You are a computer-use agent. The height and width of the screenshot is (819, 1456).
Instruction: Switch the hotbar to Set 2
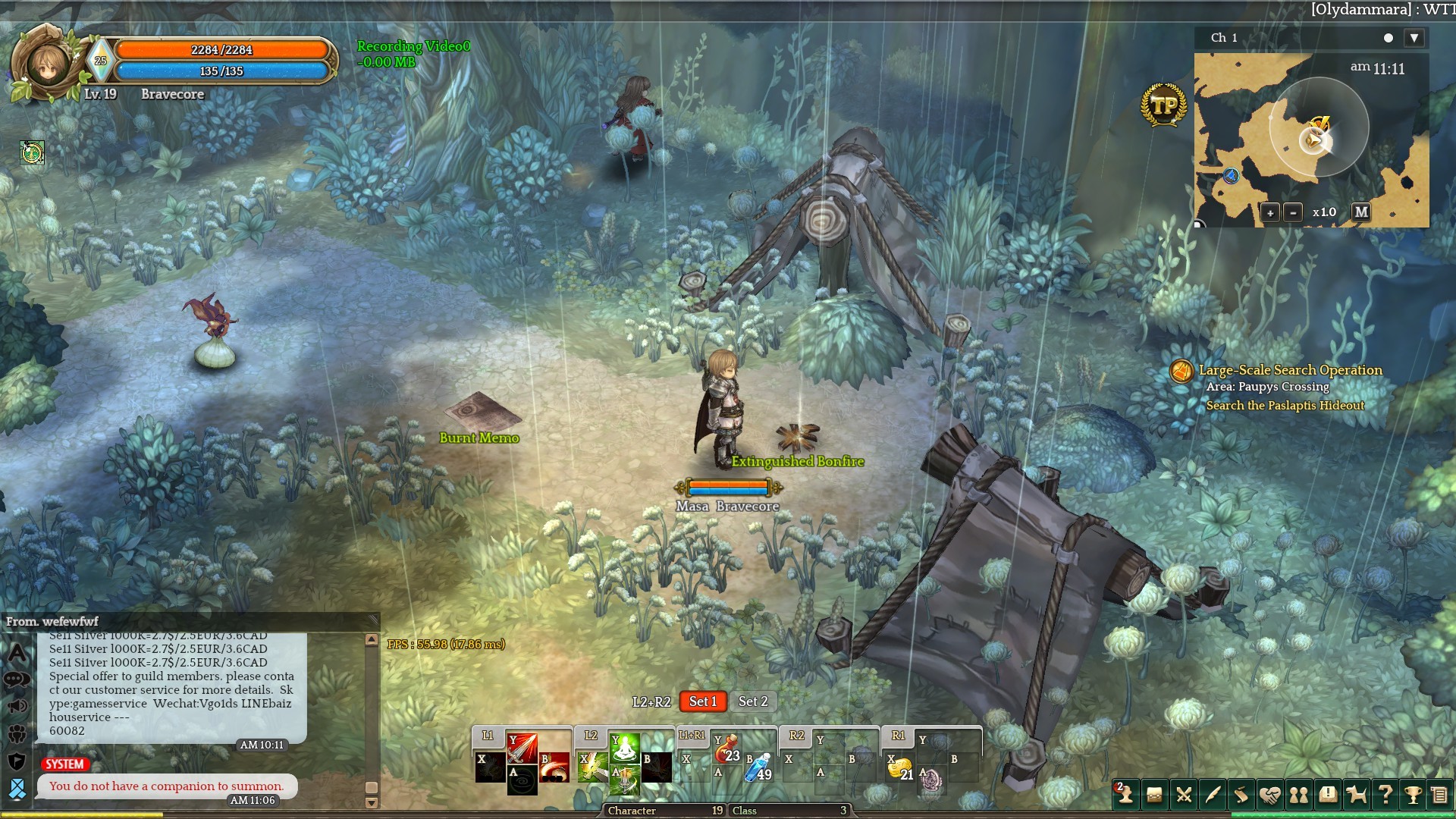tap(753, 701)
